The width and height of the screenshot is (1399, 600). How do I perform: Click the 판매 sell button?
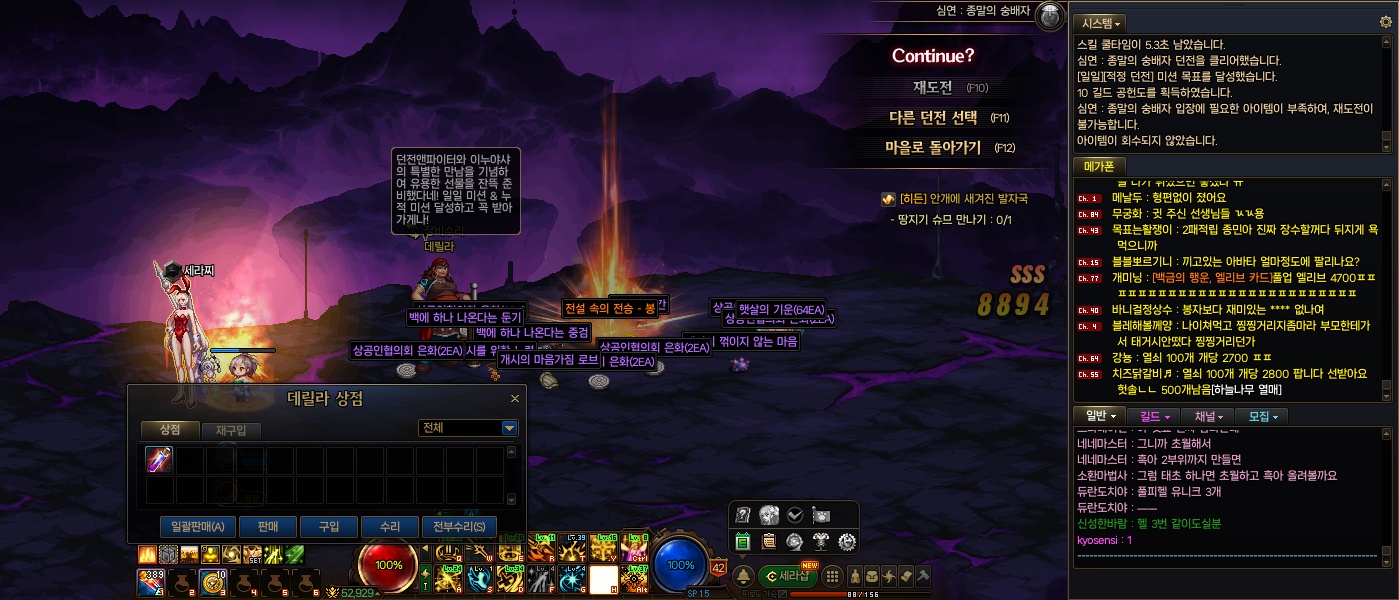click(267, 527)
